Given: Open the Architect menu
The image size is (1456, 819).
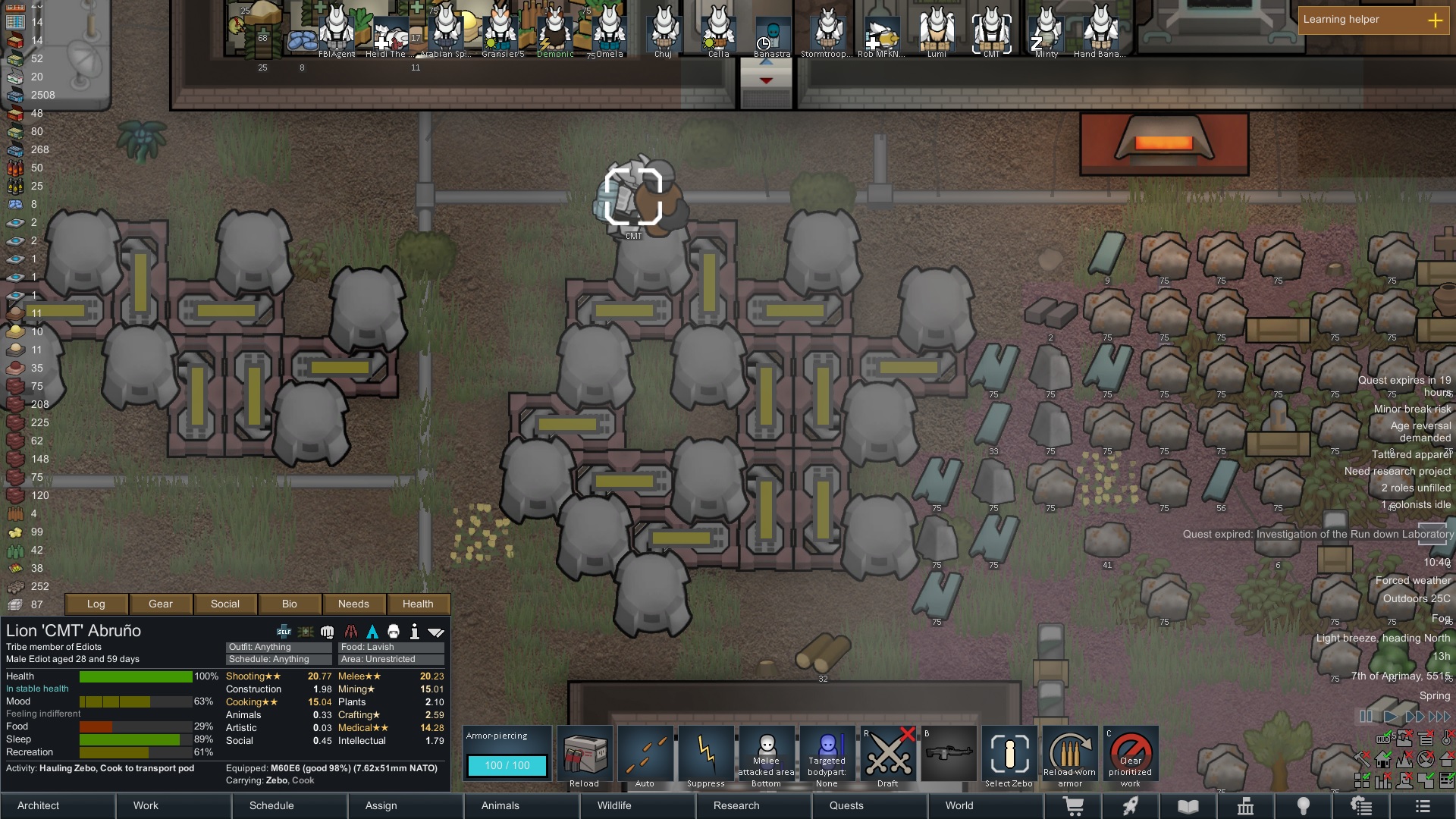Looking at the screenshot, I should coord(39,805).
